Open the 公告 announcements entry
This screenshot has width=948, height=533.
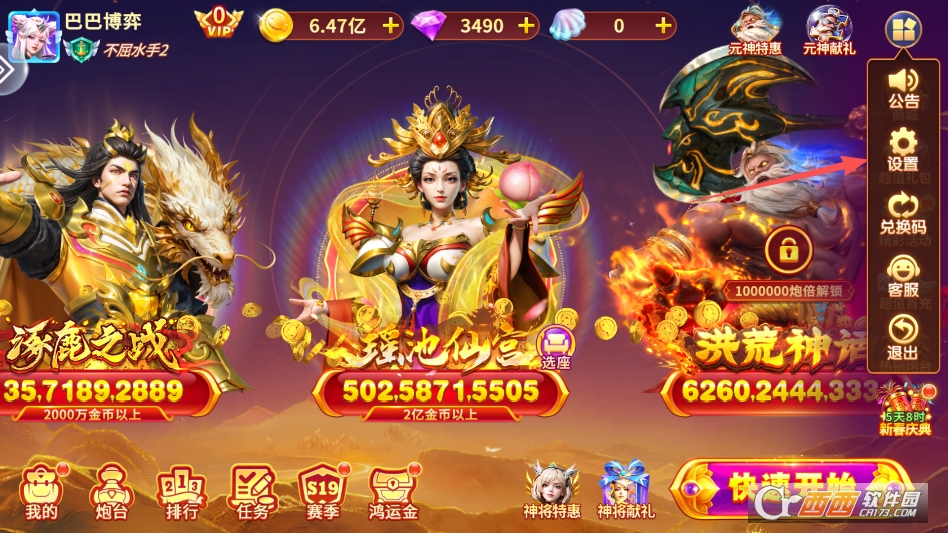click(x=903, y=86)
